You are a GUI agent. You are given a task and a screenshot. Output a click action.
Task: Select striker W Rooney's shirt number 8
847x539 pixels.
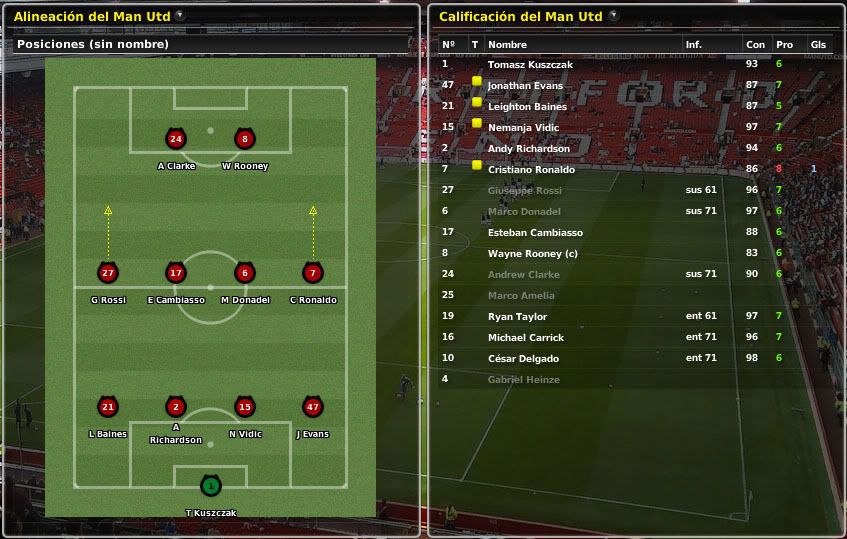(x=244, y=139)
